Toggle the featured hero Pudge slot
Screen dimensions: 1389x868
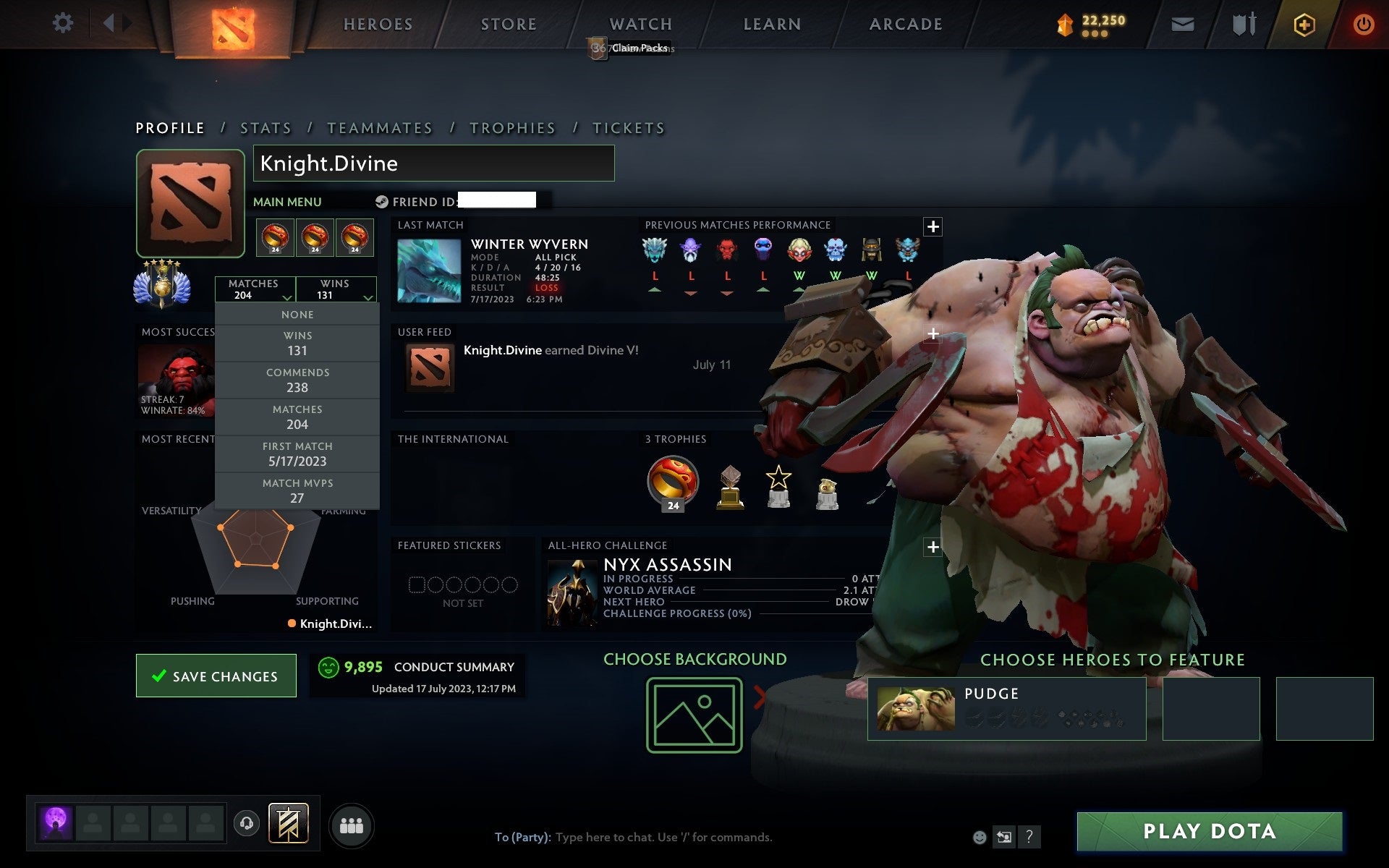coord(1008,709)
